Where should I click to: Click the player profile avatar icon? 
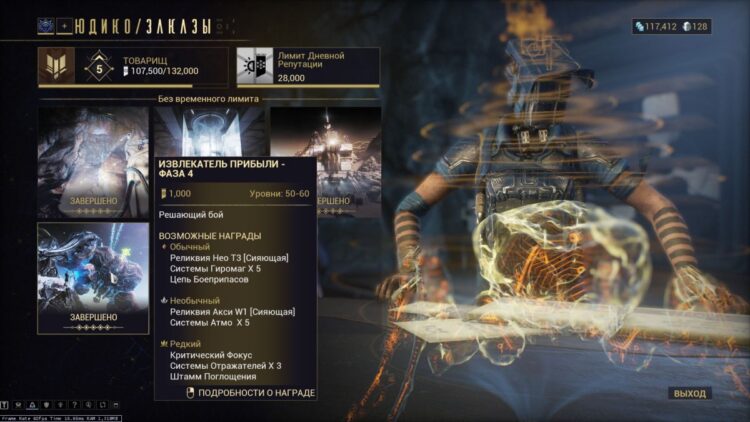[47, 26]
